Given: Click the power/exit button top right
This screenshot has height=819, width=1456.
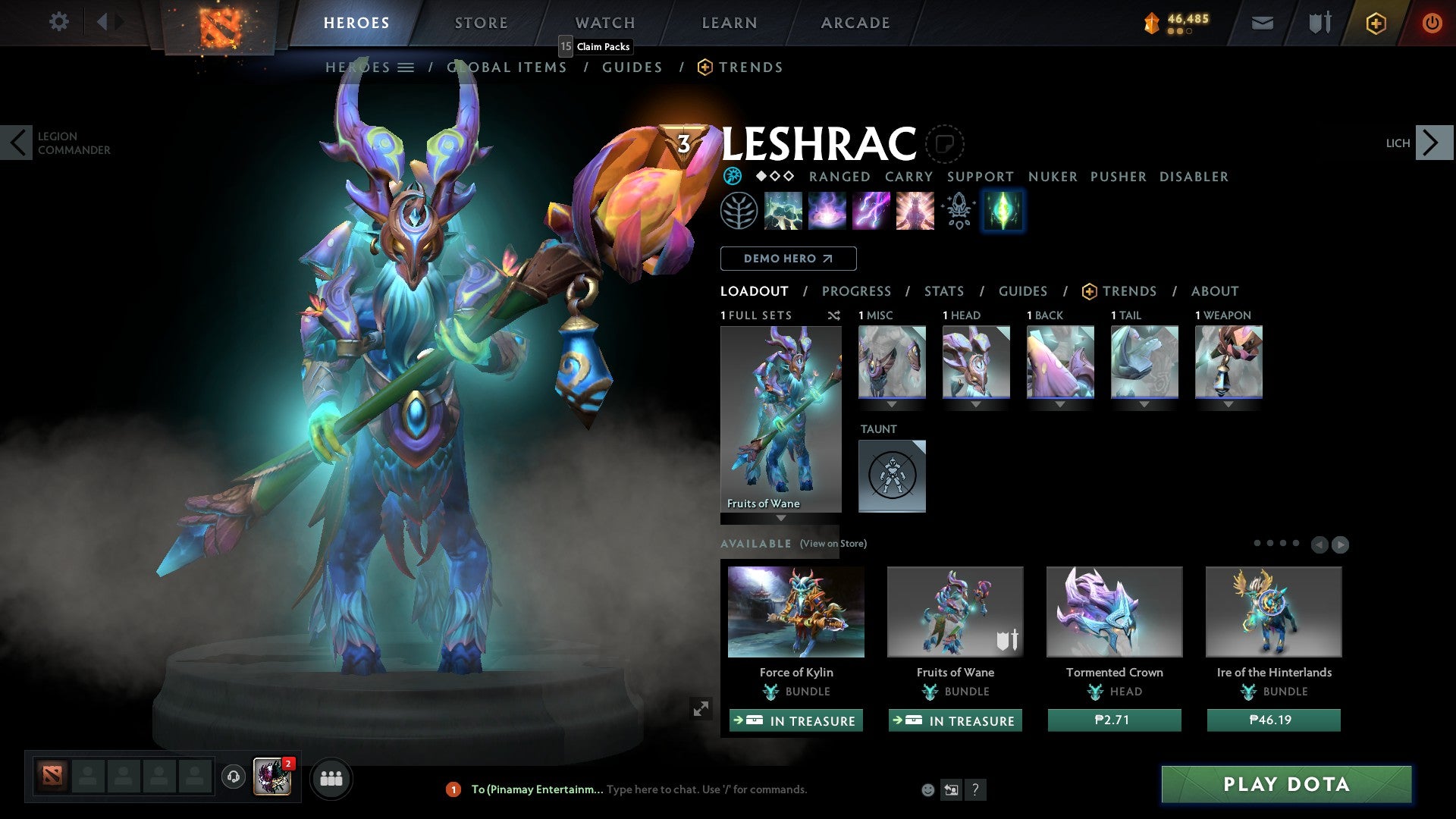Looking at the screenshot, I should [x=1432, y=23].
